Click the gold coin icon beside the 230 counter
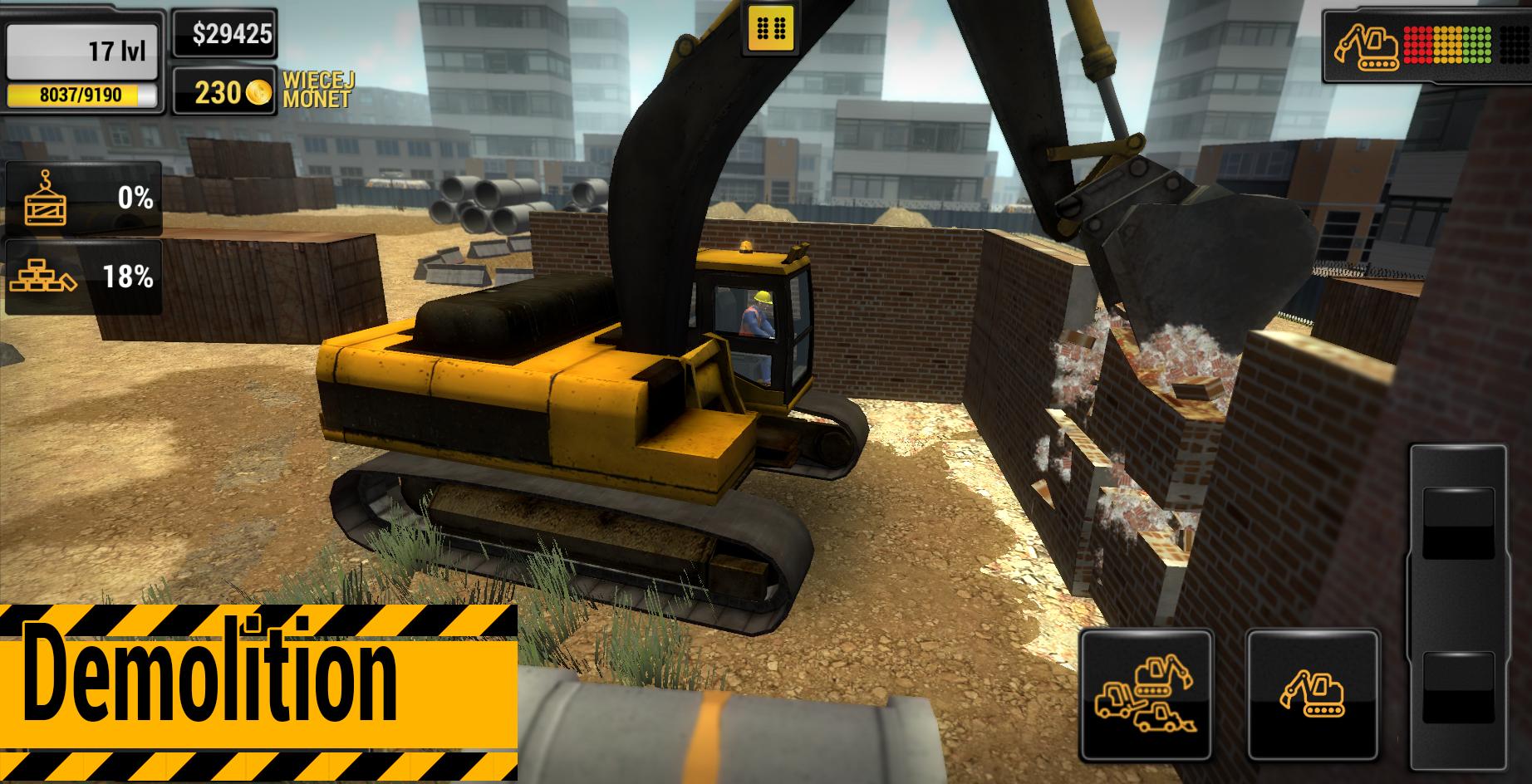Viewport: 1532px width, 784px height. click(259, 91)
